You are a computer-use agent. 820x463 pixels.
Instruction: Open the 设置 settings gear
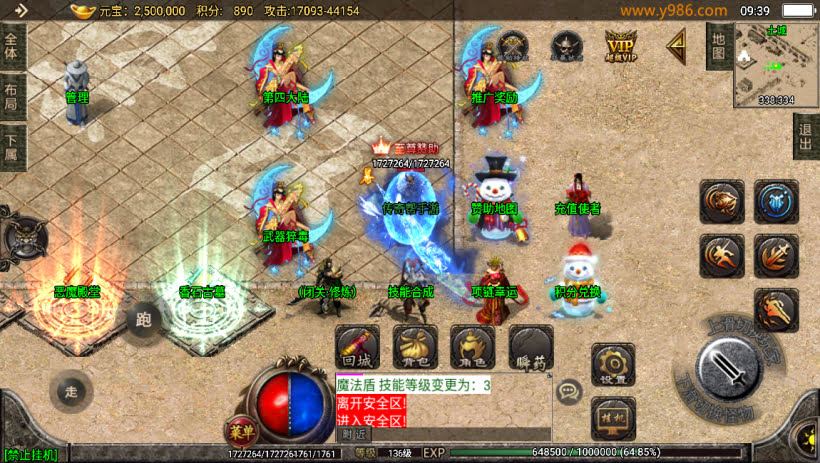click(613, 364)
